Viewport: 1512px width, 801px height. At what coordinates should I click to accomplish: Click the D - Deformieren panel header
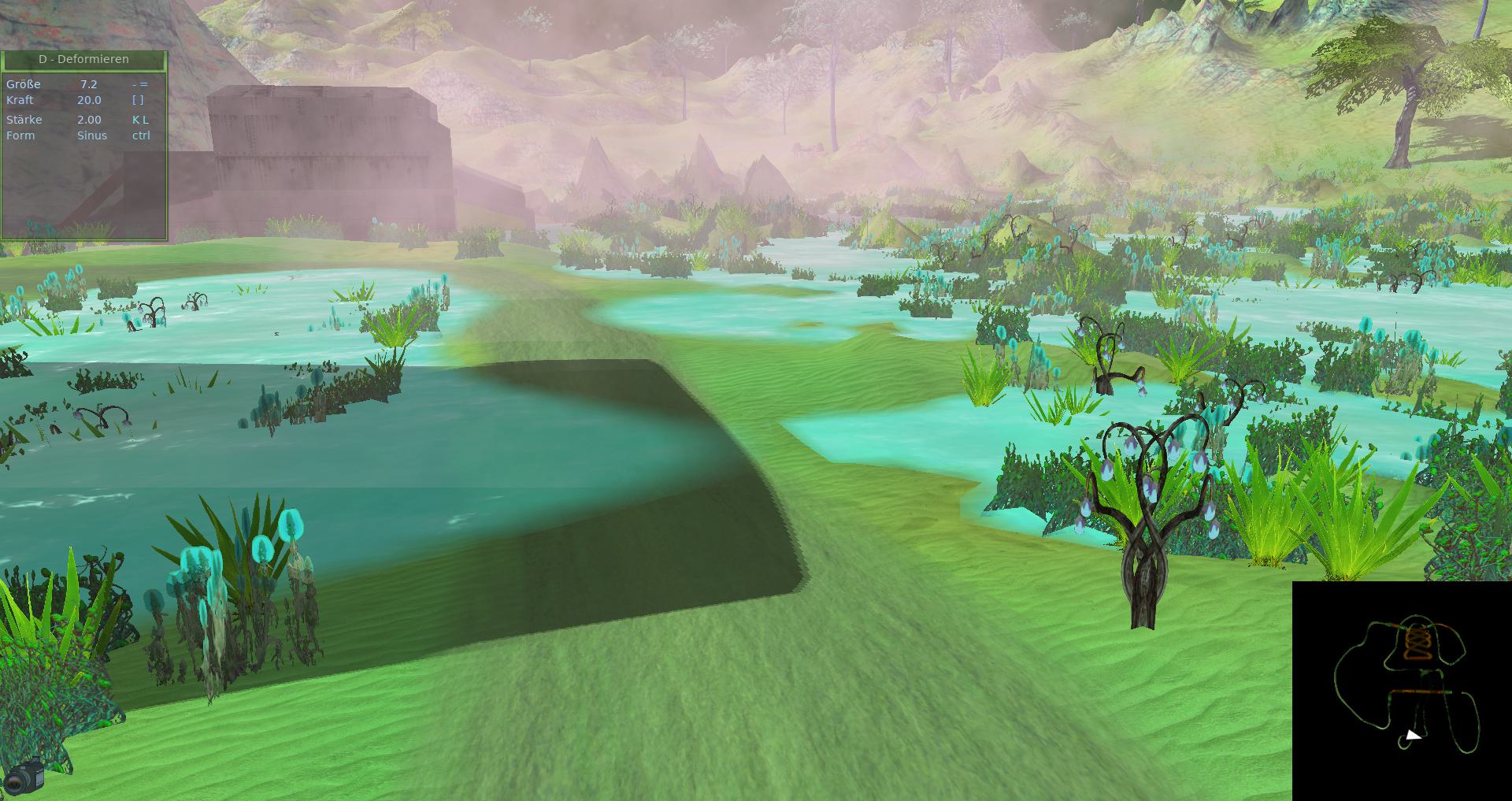[x=83, y=60]
